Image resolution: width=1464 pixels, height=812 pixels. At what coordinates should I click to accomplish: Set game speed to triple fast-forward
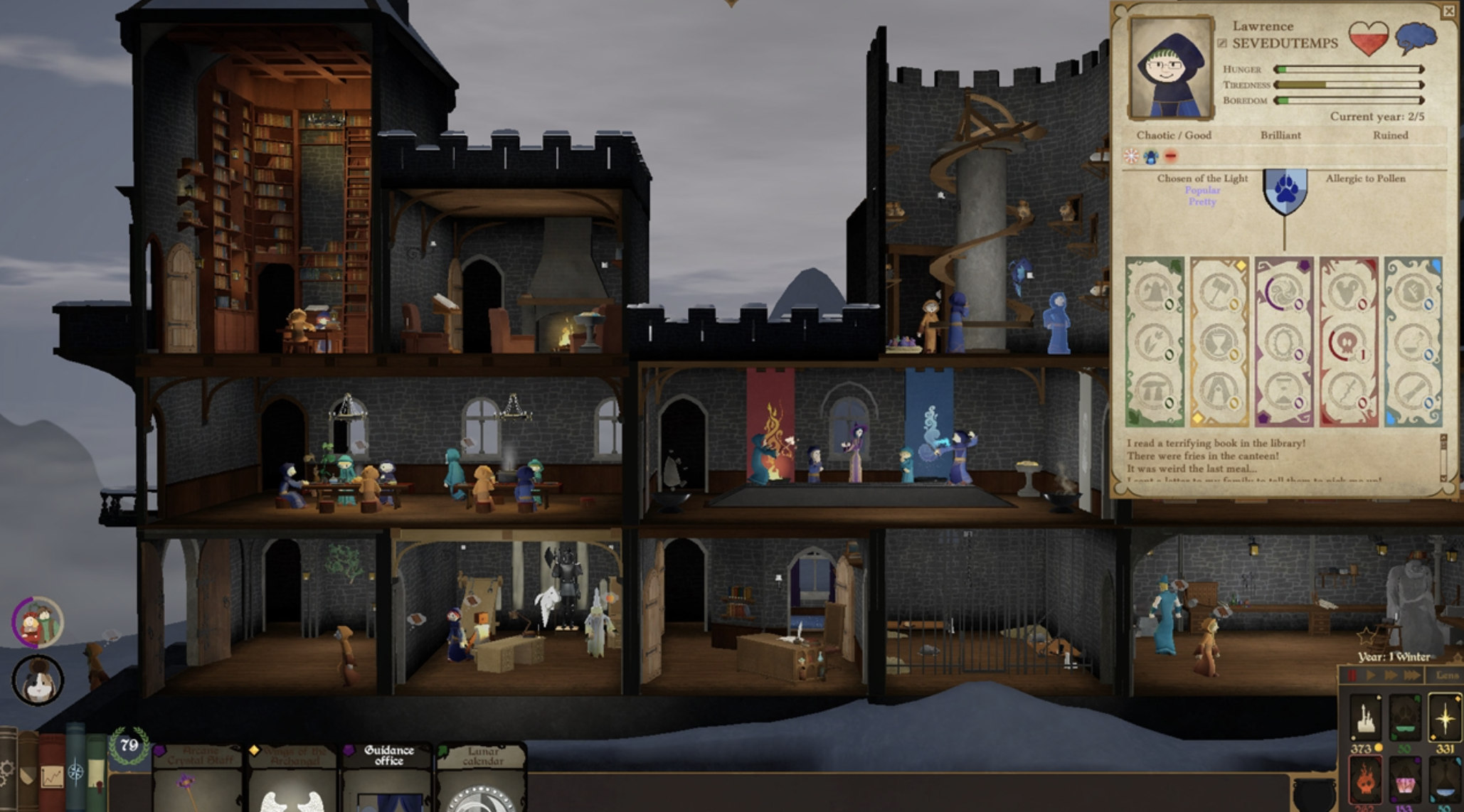pyautogui.click(x=1412, y=675)
